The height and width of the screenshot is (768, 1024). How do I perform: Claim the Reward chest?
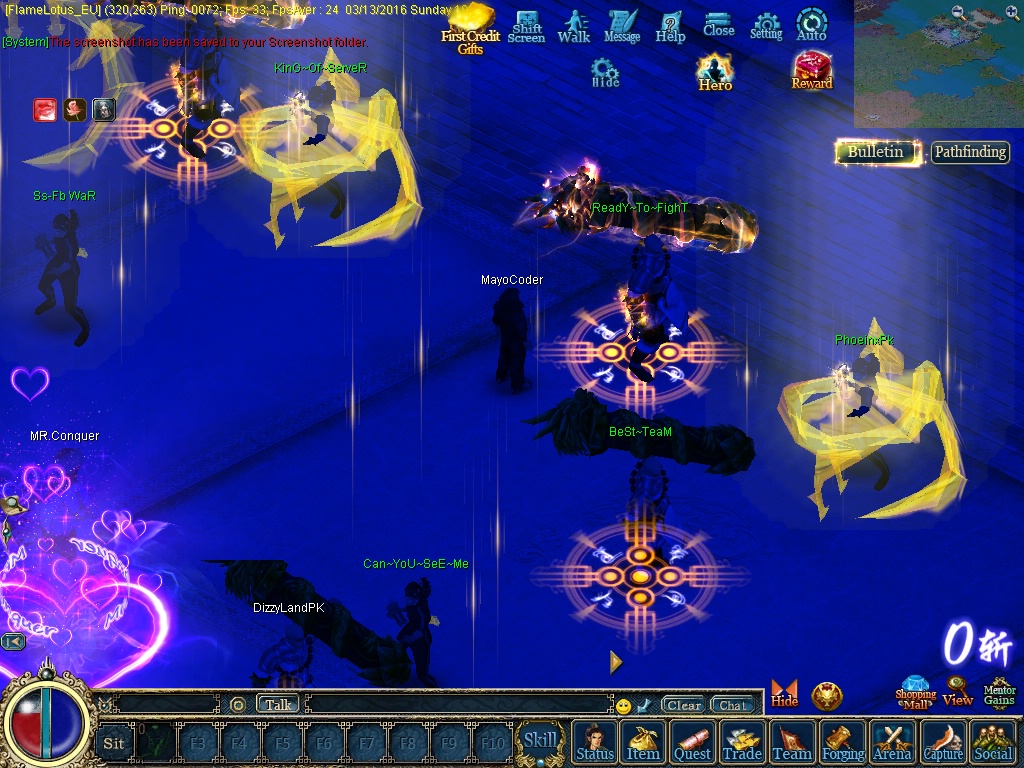[x=812, y=71]
